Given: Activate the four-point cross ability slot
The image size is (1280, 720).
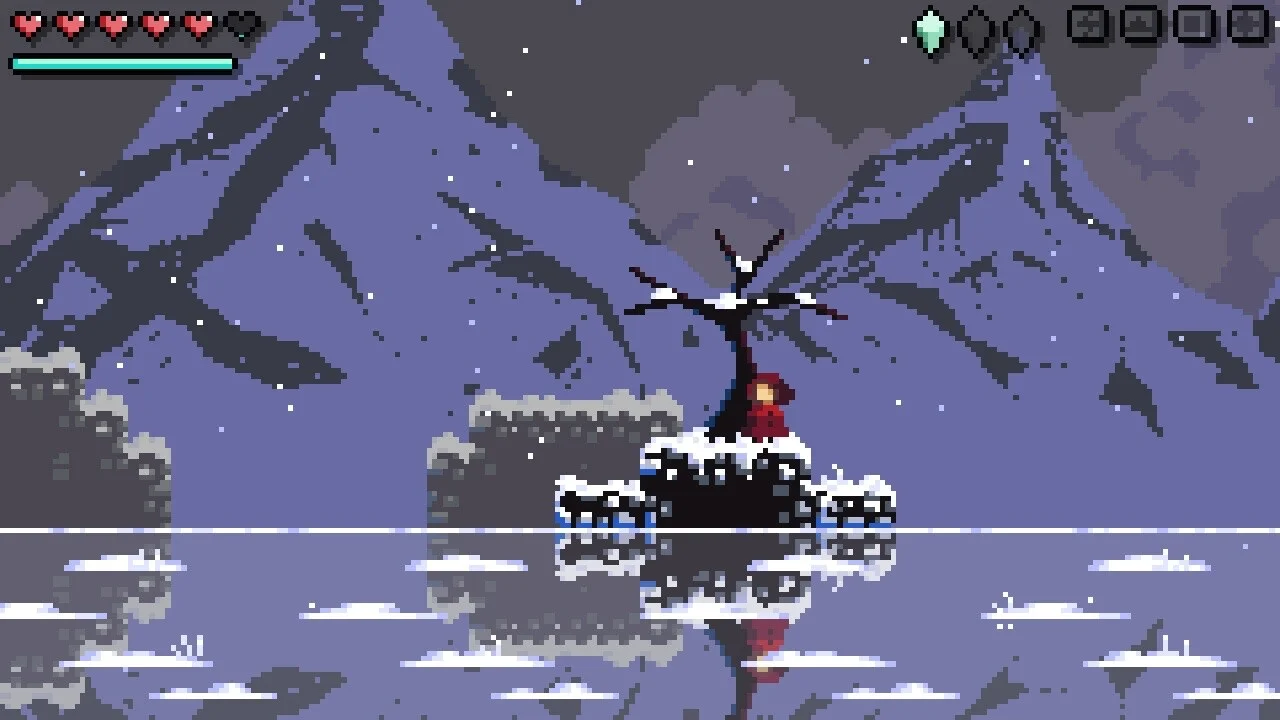Looking at the screenshot, I should tap(1247, 23).
